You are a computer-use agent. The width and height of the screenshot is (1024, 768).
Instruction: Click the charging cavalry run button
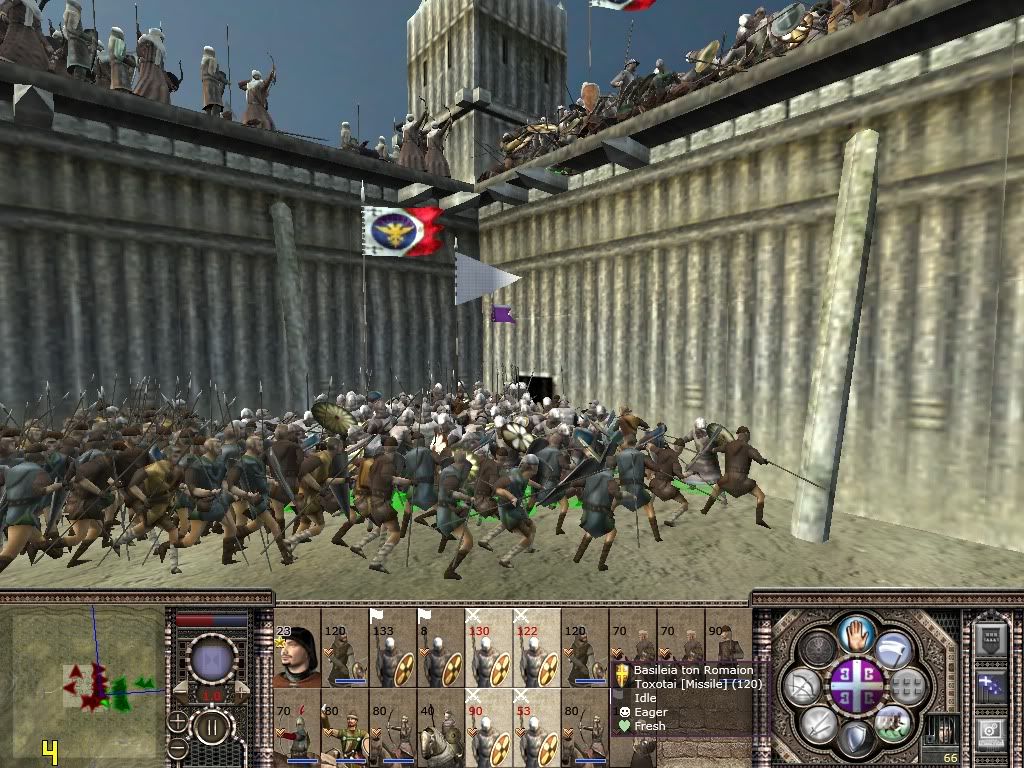coord(893,722)
